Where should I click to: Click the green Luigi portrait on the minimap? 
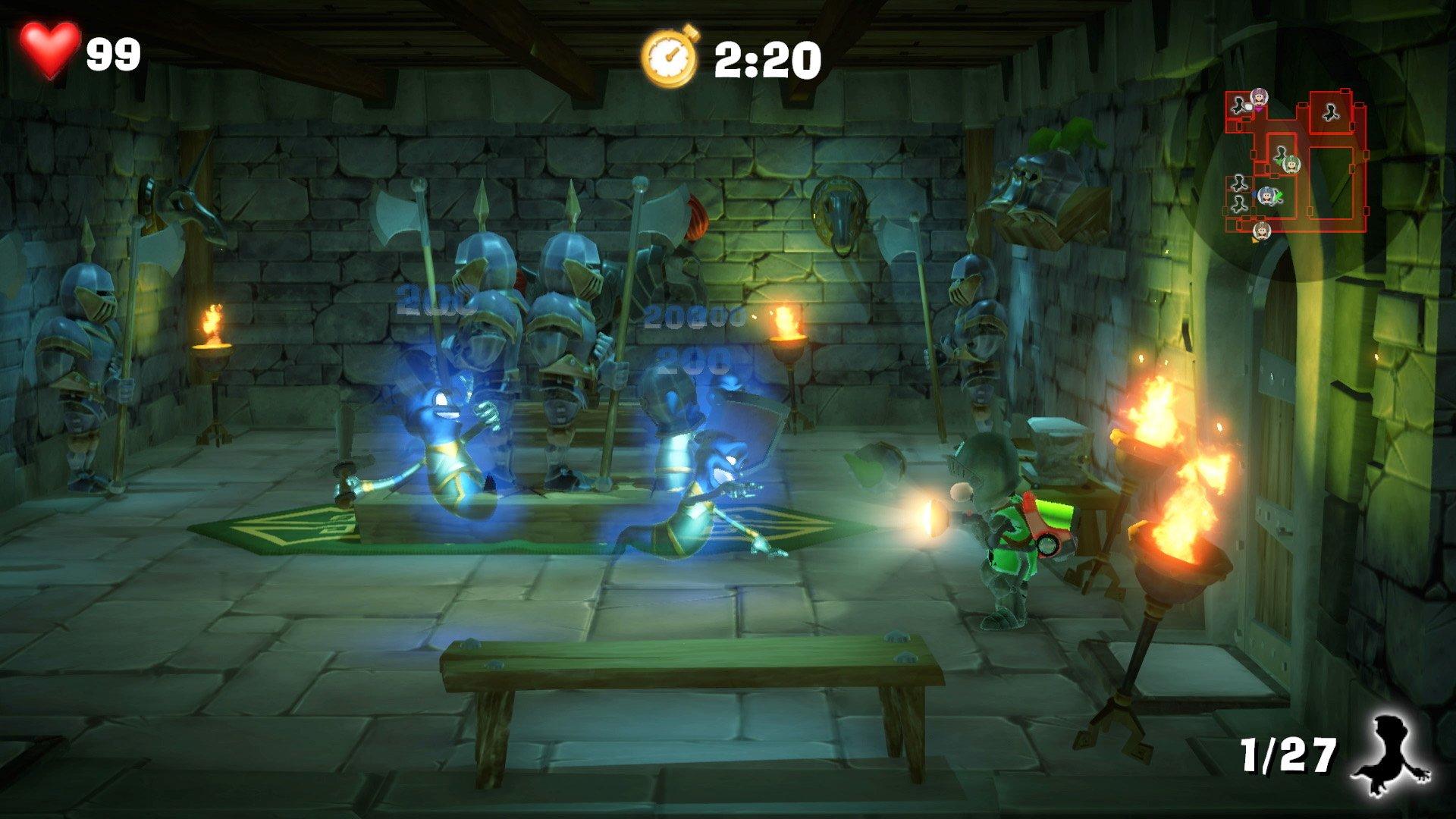(1291, 165)
